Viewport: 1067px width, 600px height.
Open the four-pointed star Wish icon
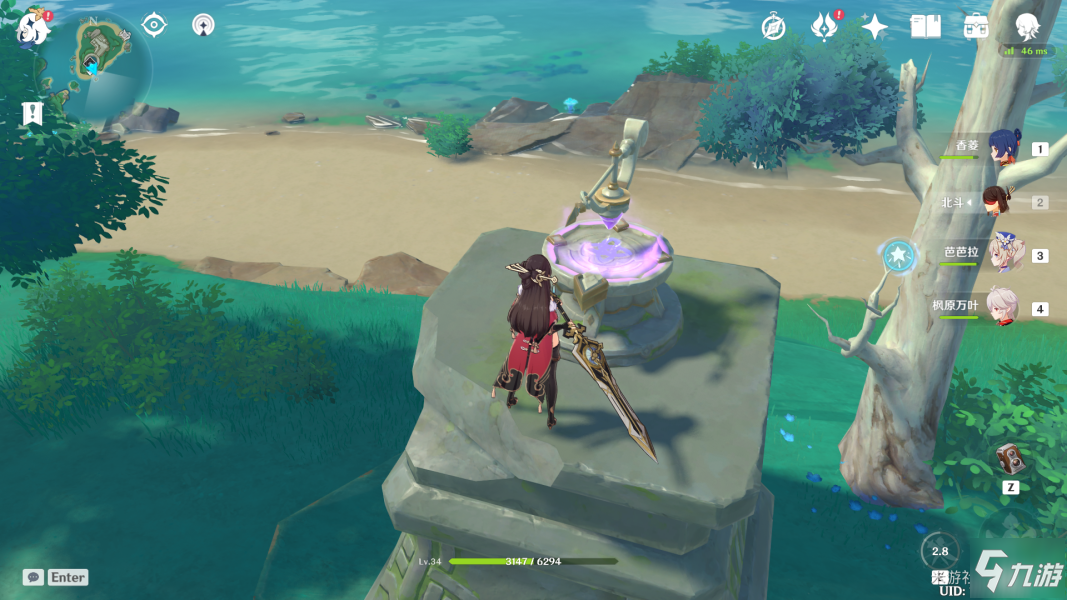pyautogui.click(x=874, y=27)
